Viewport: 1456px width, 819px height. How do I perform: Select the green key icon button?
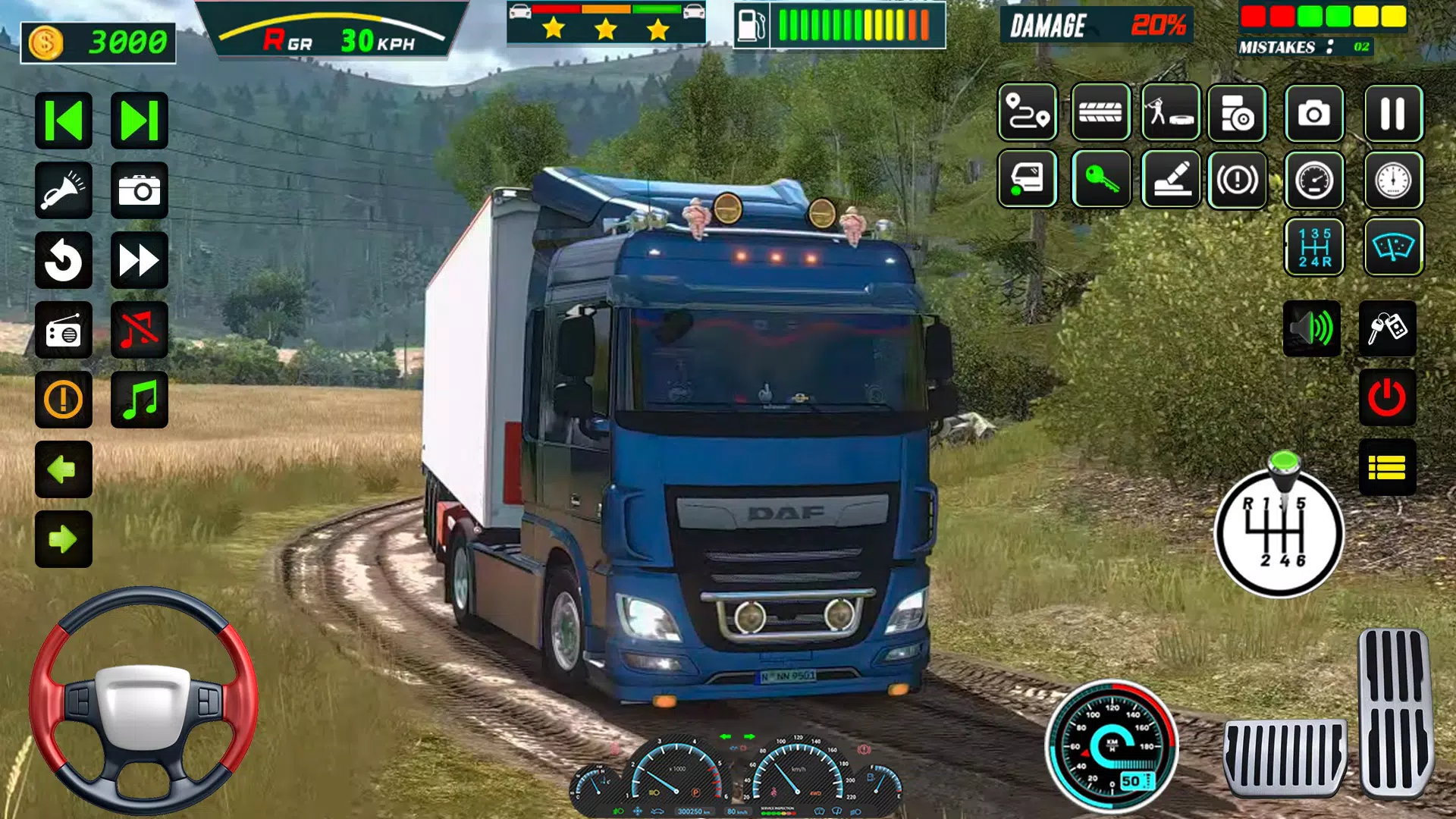pos(1101,180)
